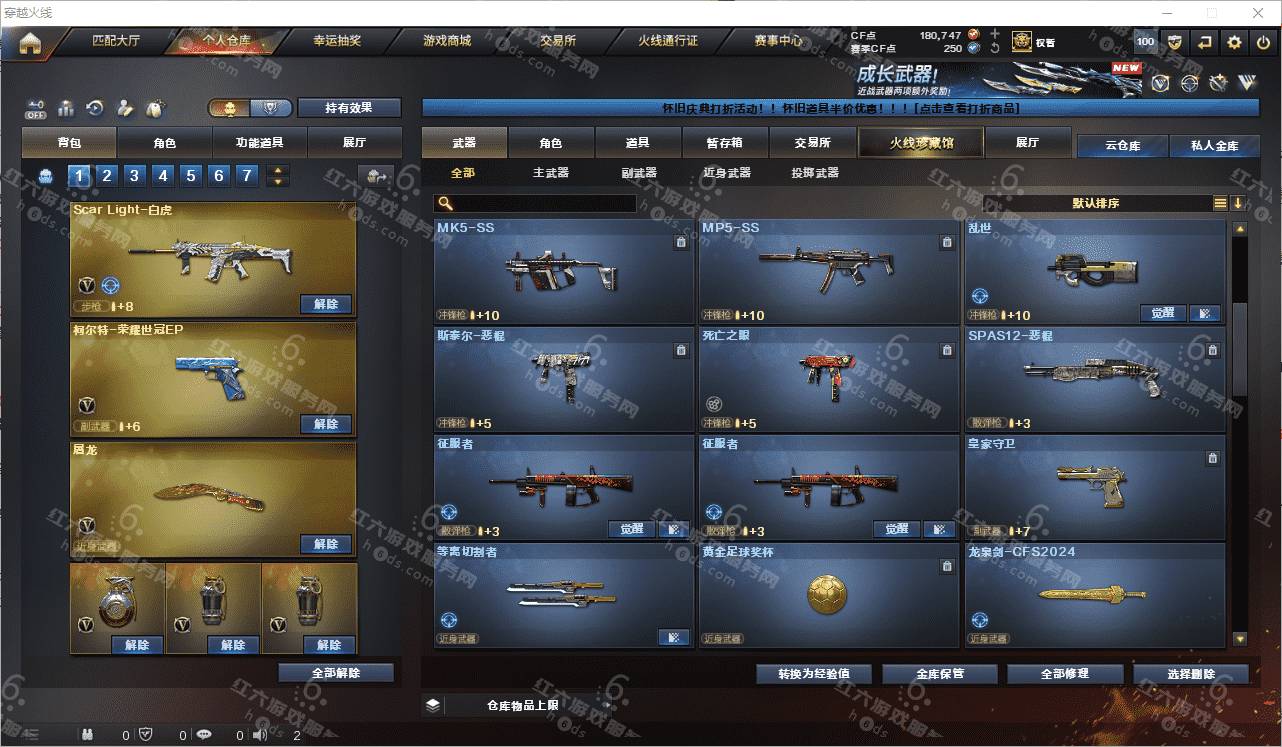Screen dimensions: 1282x747
Task: Select the MK5-SS weapon card
Action: [x=564, y=270]
